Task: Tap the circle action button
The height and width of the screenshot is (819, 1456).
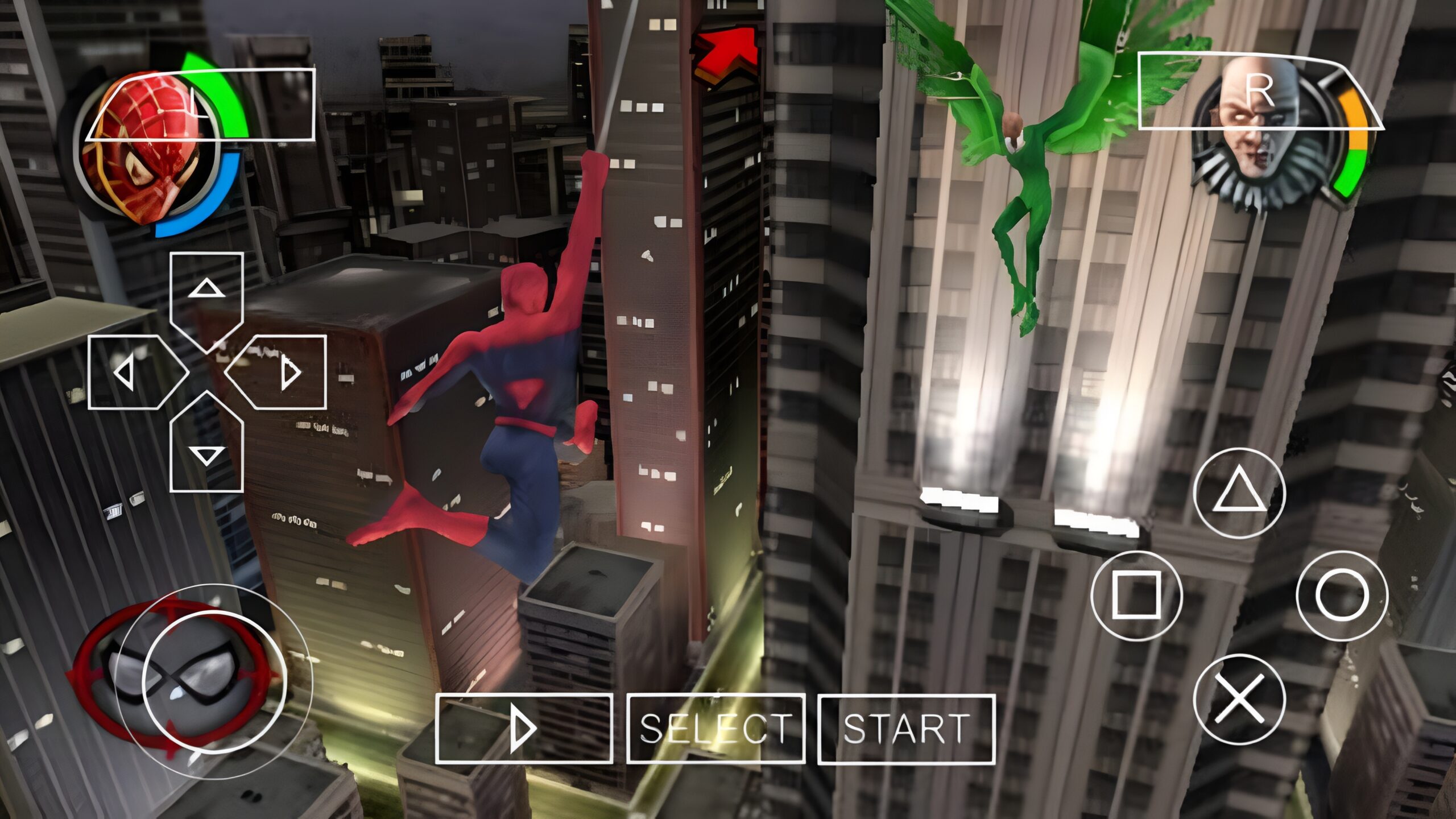Action: point(1342,595)
